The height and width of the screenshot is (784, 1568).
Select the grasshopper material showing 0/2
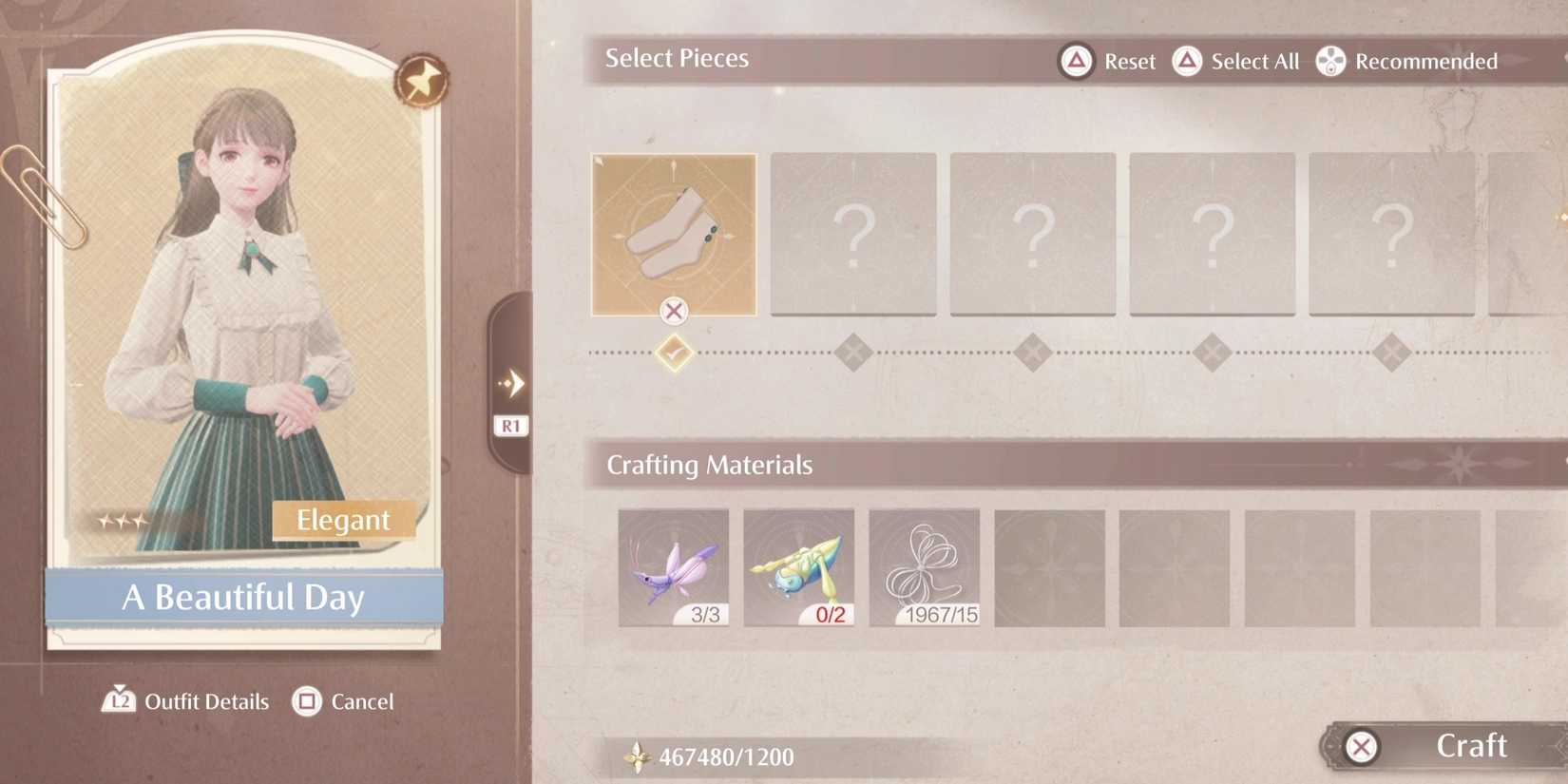tap(798, 566)
